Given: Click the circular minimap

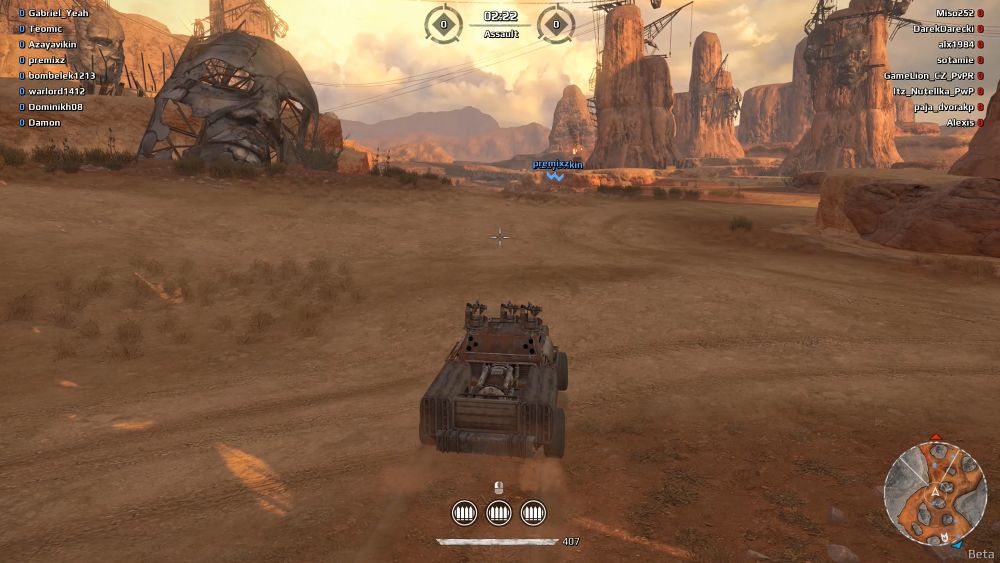Looking at the screenshot, I should pyautogui.click(x=936, y=494).
